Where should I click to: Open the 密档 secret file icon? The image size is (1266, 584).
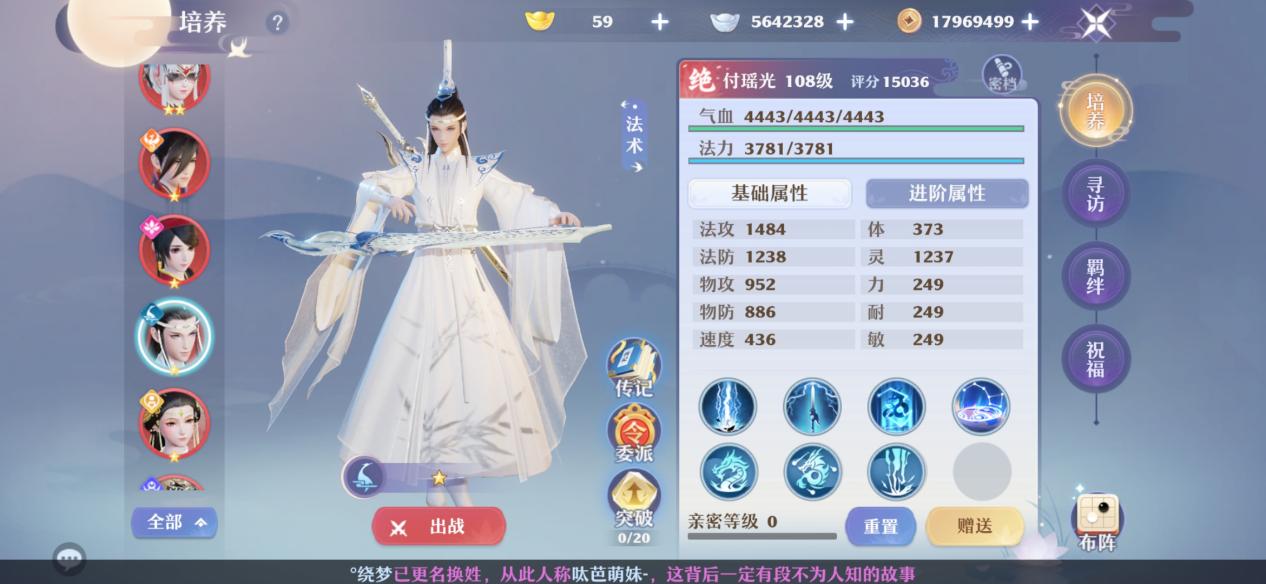click(x=1002, y=74)
